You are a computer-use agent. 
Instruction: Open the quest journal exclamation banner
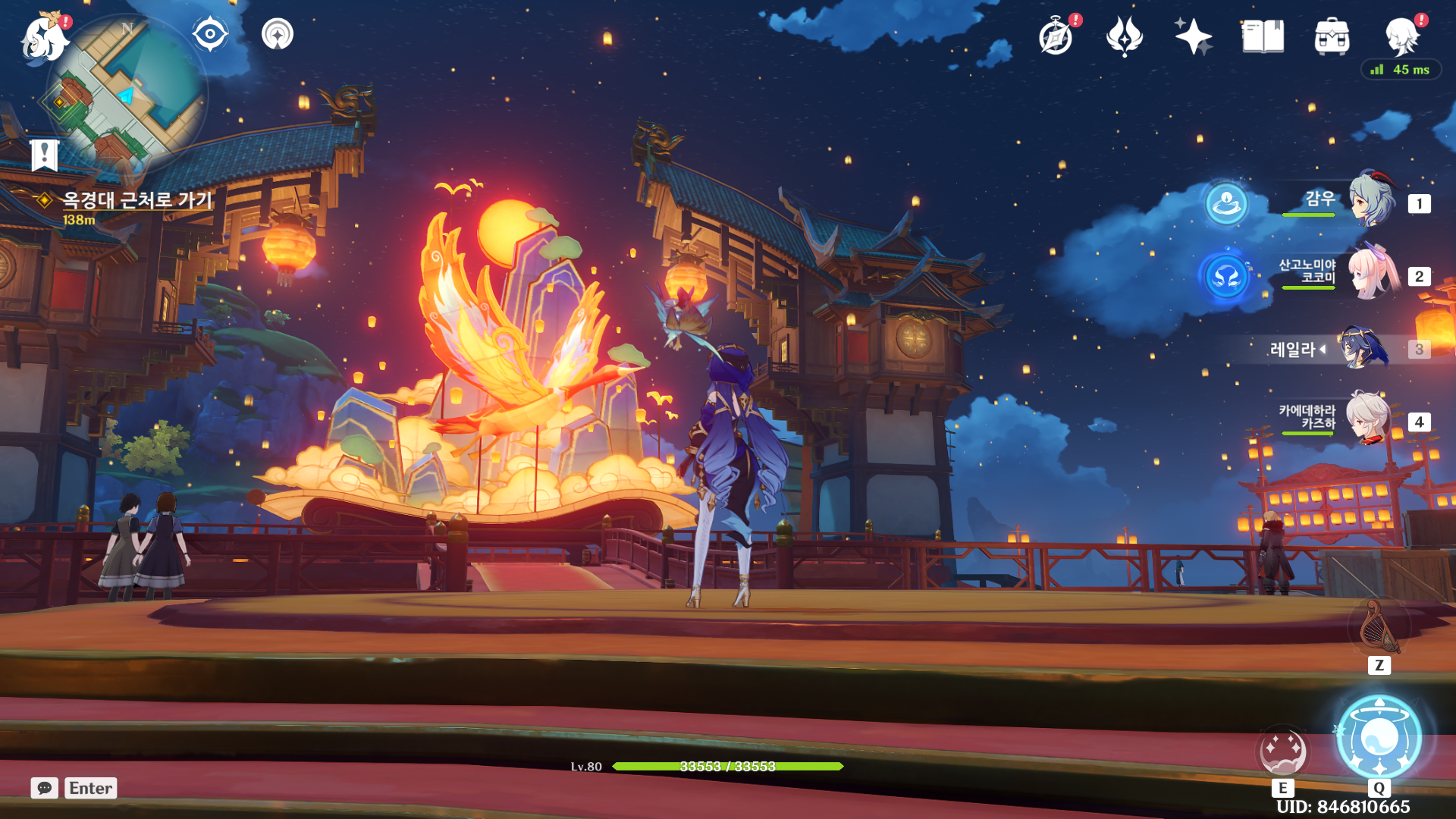[x=45, y=155]
